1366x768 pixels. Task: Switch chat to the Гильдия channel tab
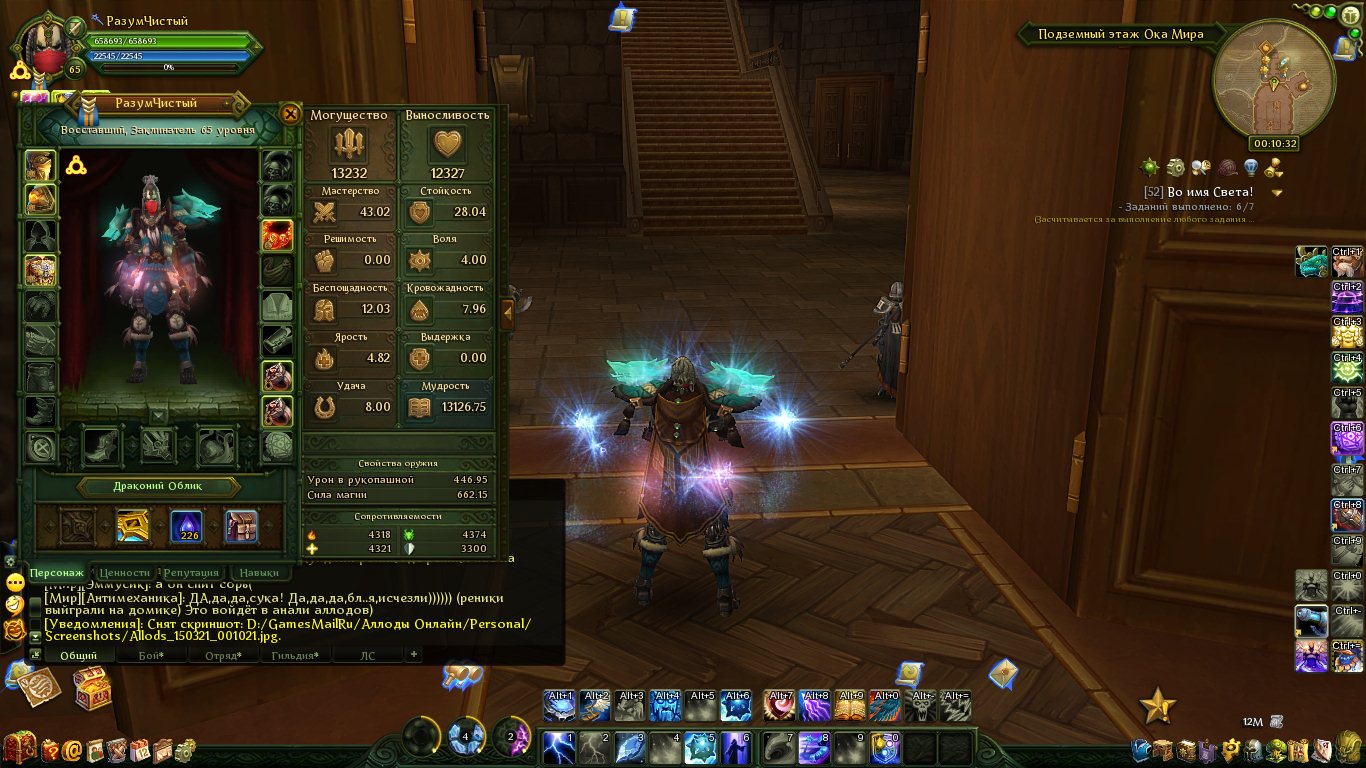295,655
